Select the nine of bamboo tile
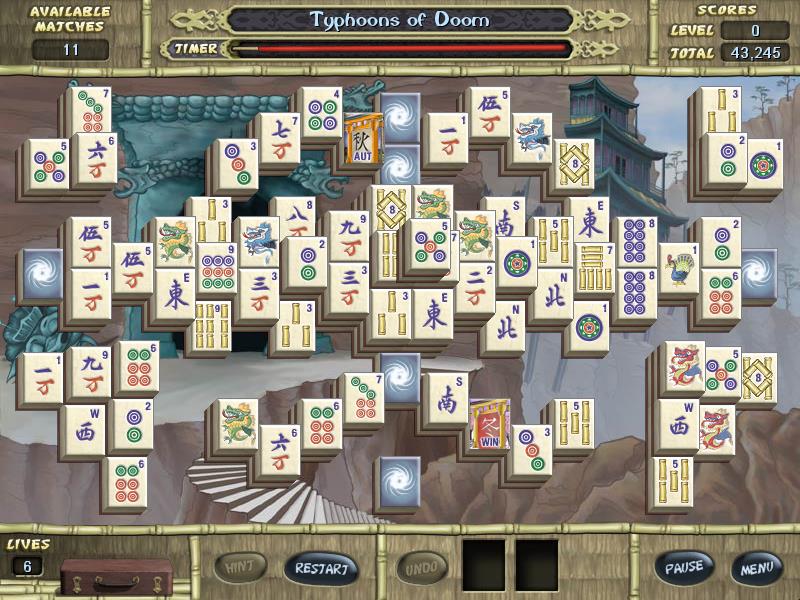The width and height of the screenshot is (800, 600). [x=212, y=324]
